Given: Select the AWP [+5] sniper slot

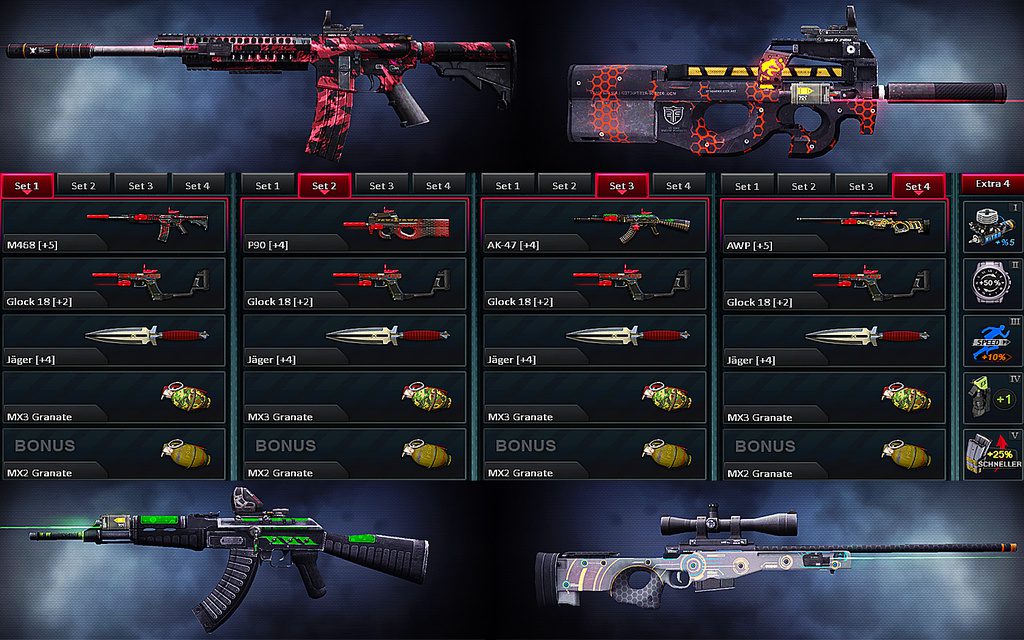Looking at the screenshot, I should pyautogui.click(x=834, y=226).
